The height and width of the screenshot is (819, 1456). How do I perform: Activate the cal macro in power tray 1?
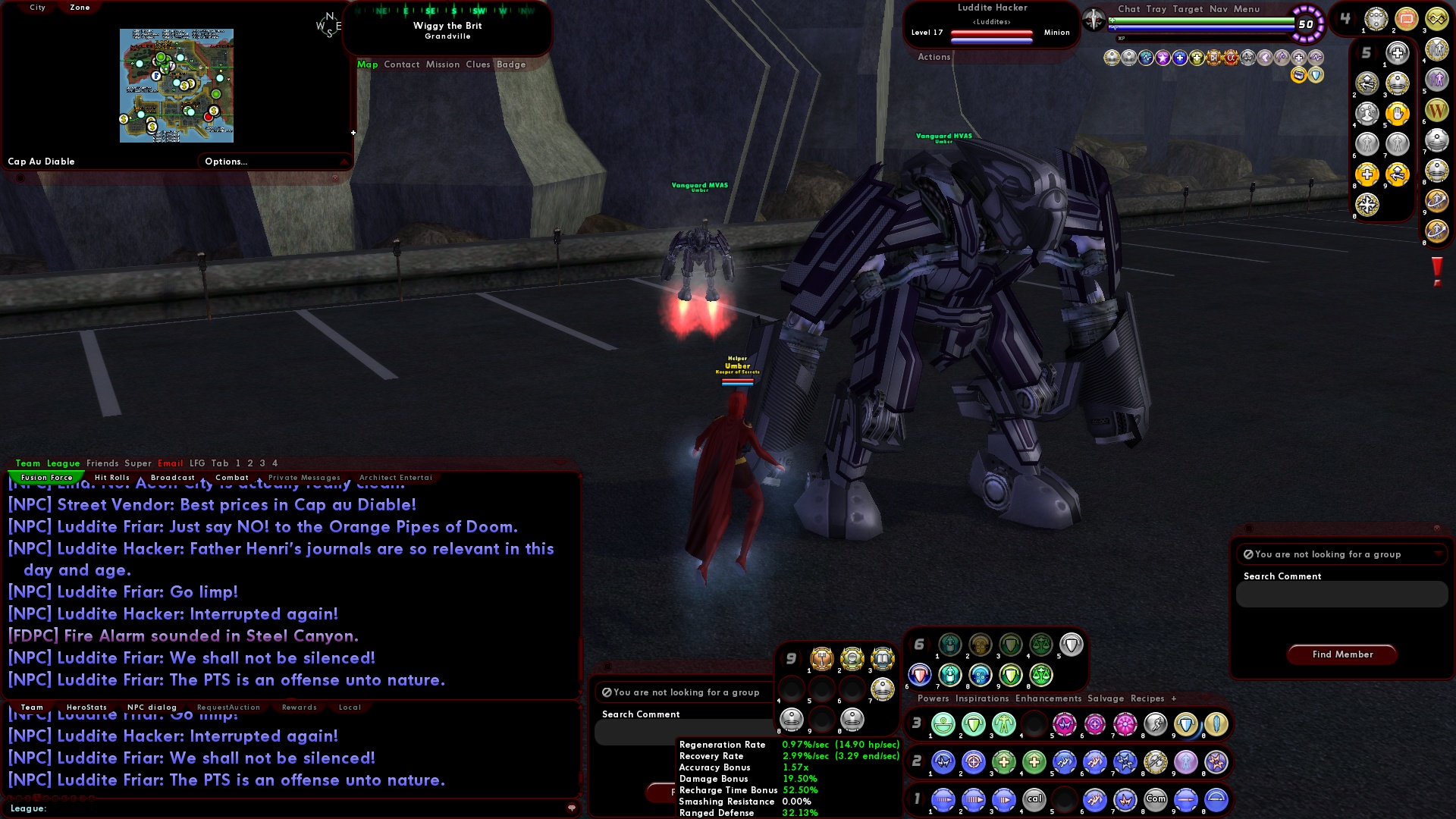(1034, 799)
